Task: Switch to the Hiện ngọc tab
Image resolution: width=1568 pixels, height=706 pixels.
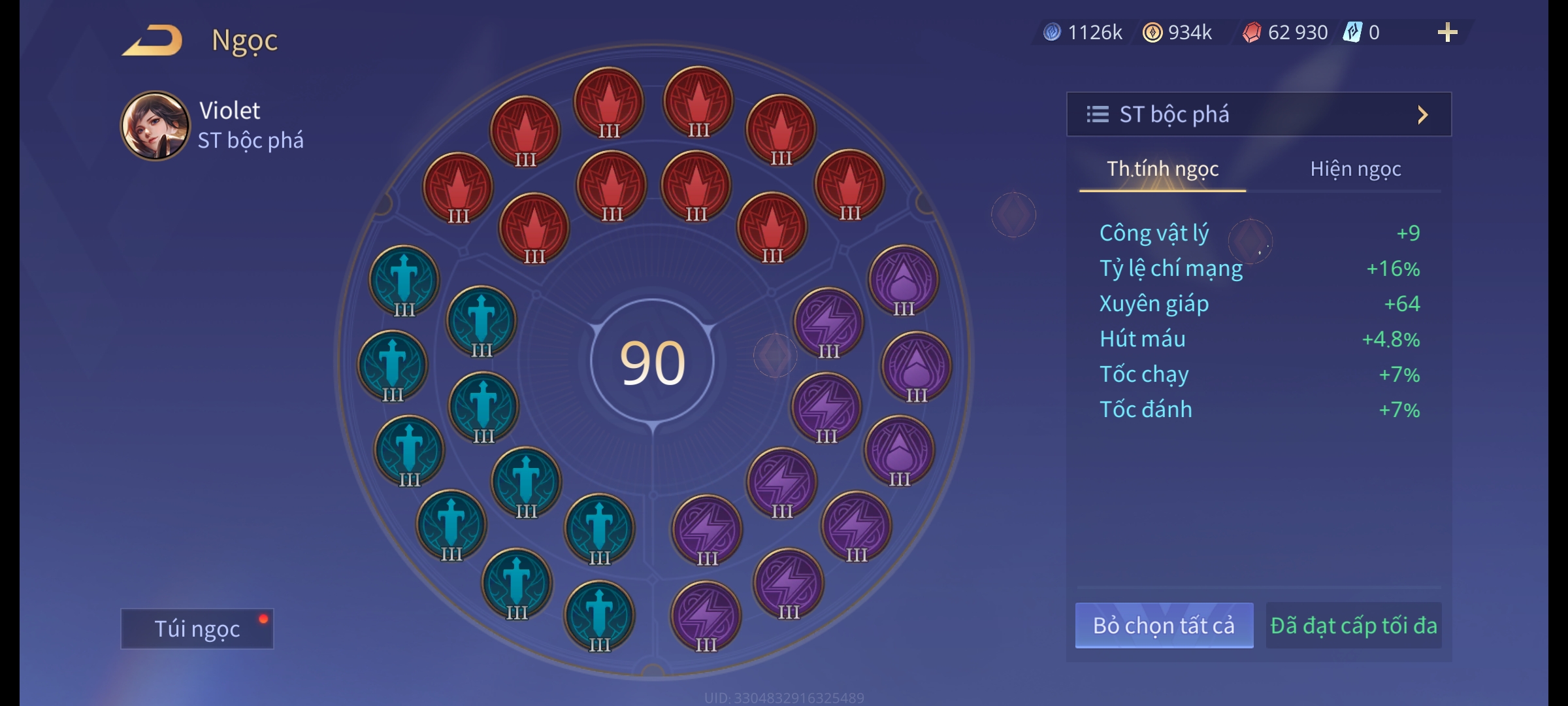Action: pyautogui.click(x=1355, y=169)
